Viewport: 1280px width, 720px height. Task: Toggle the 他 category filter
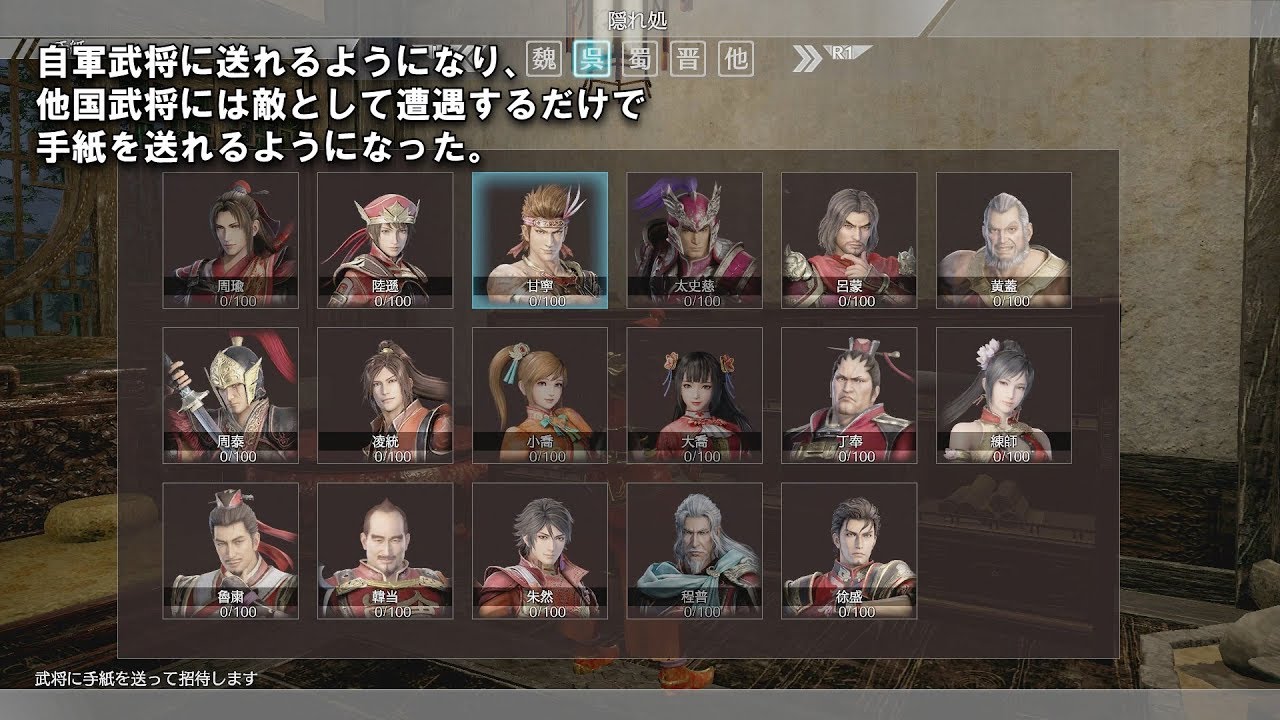pyautogui.click(x=735, y=60)
